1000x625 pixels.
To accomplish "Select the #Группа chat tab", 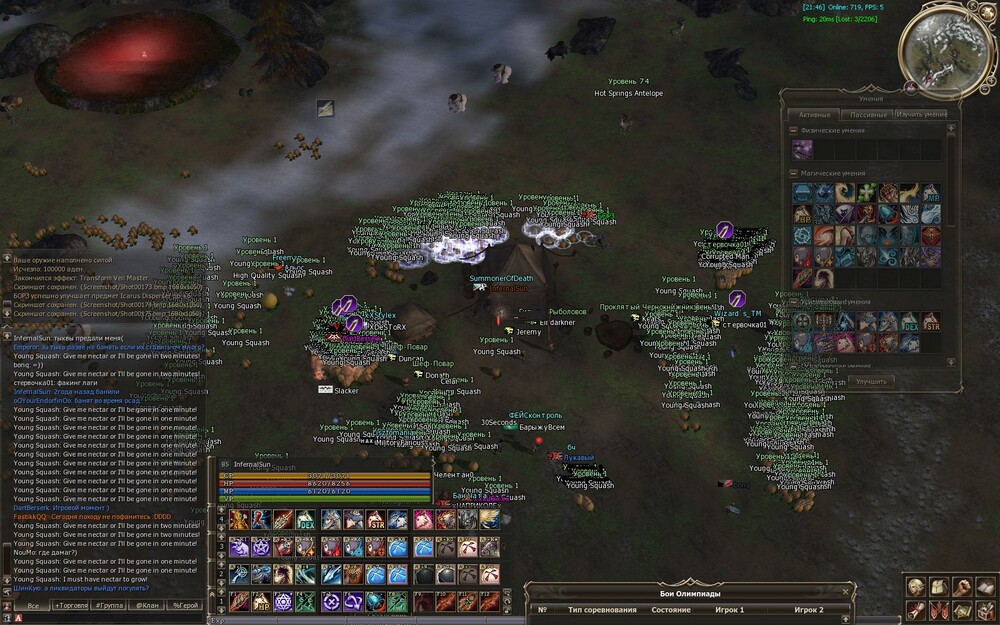I will point(109,606).
